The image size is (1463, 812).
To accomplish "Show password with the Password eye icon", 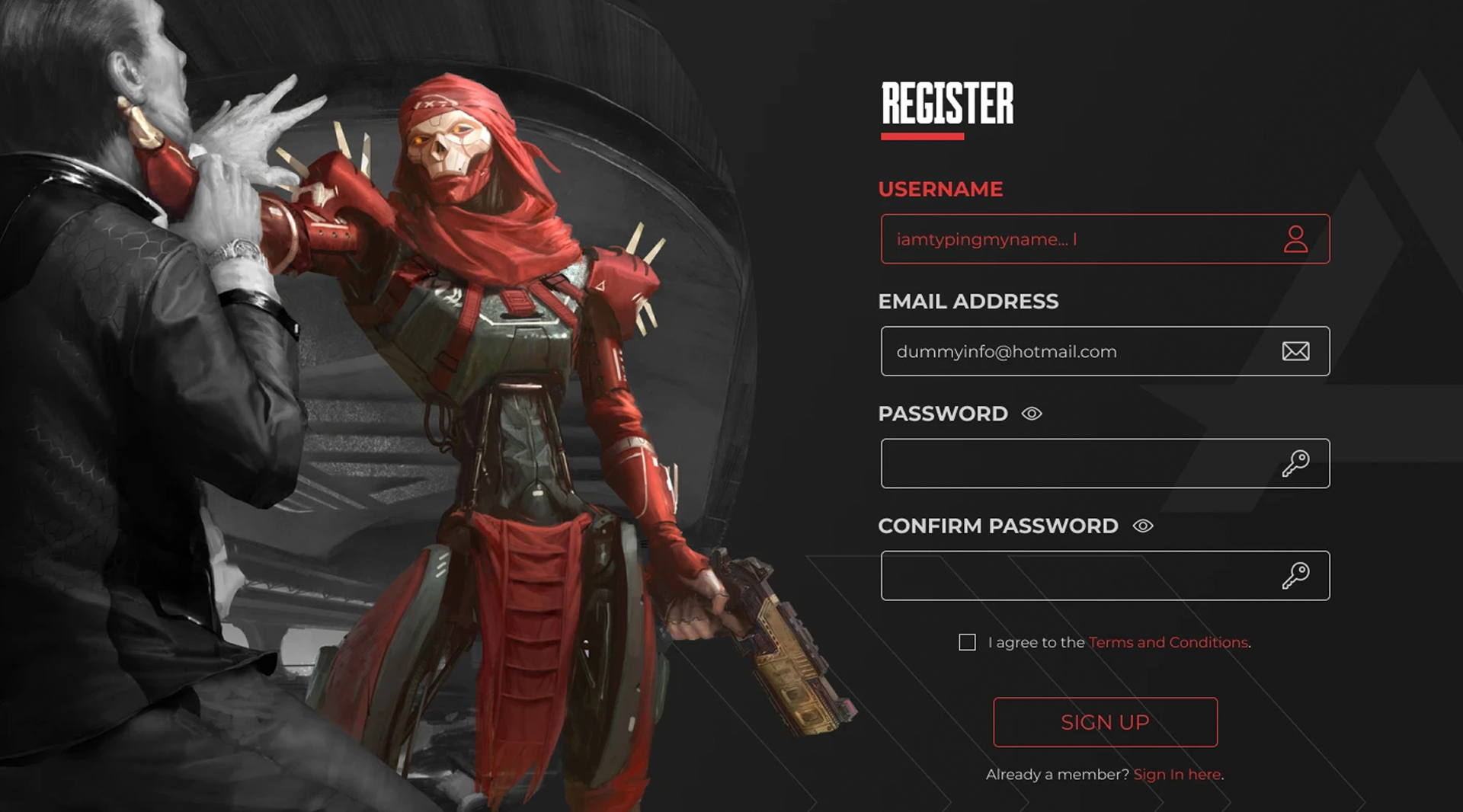I will click(1032, 414).
